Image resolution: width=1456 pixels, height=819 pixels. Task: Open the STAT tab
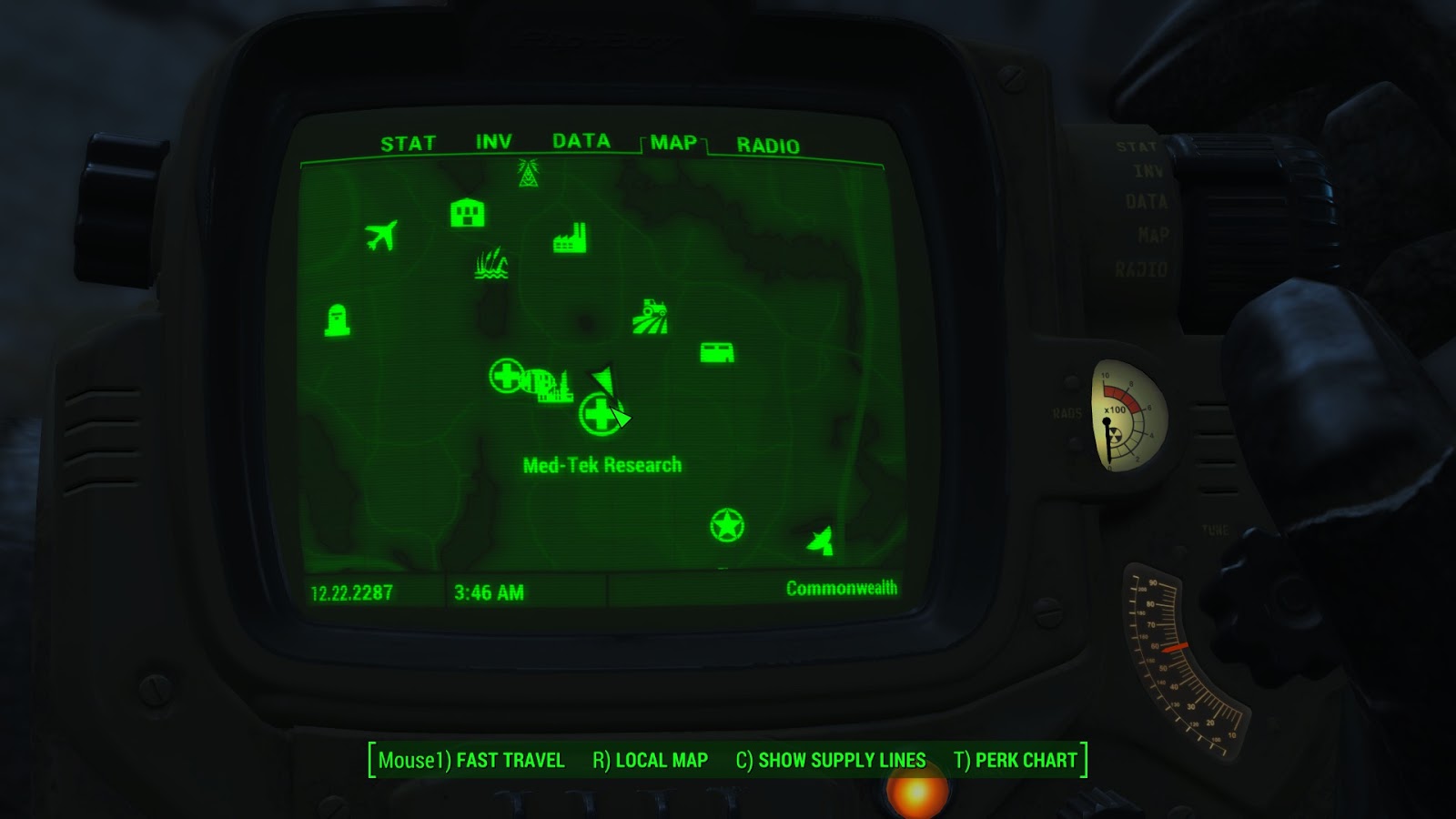(409, 142)
